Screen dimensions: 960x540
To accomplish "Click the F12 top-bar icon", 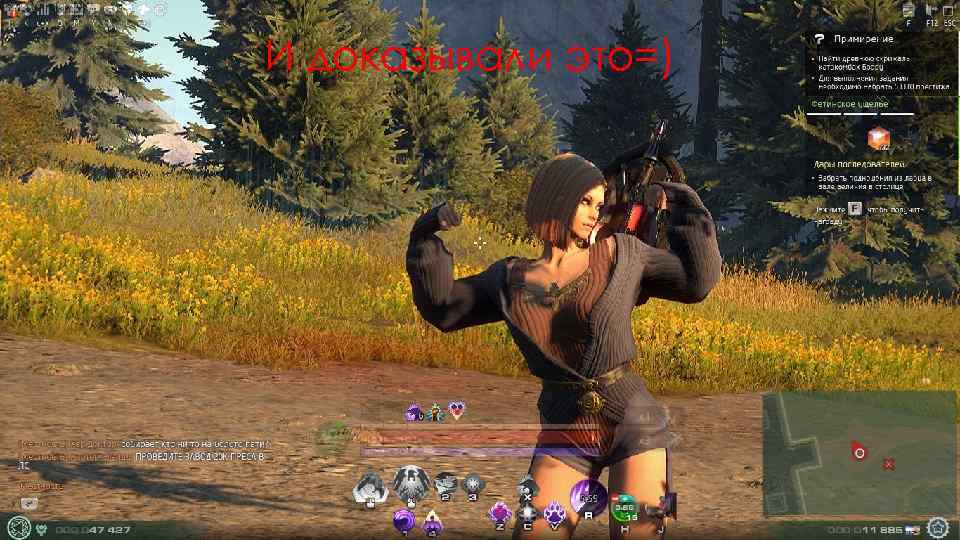I will (x=931, y=12).
